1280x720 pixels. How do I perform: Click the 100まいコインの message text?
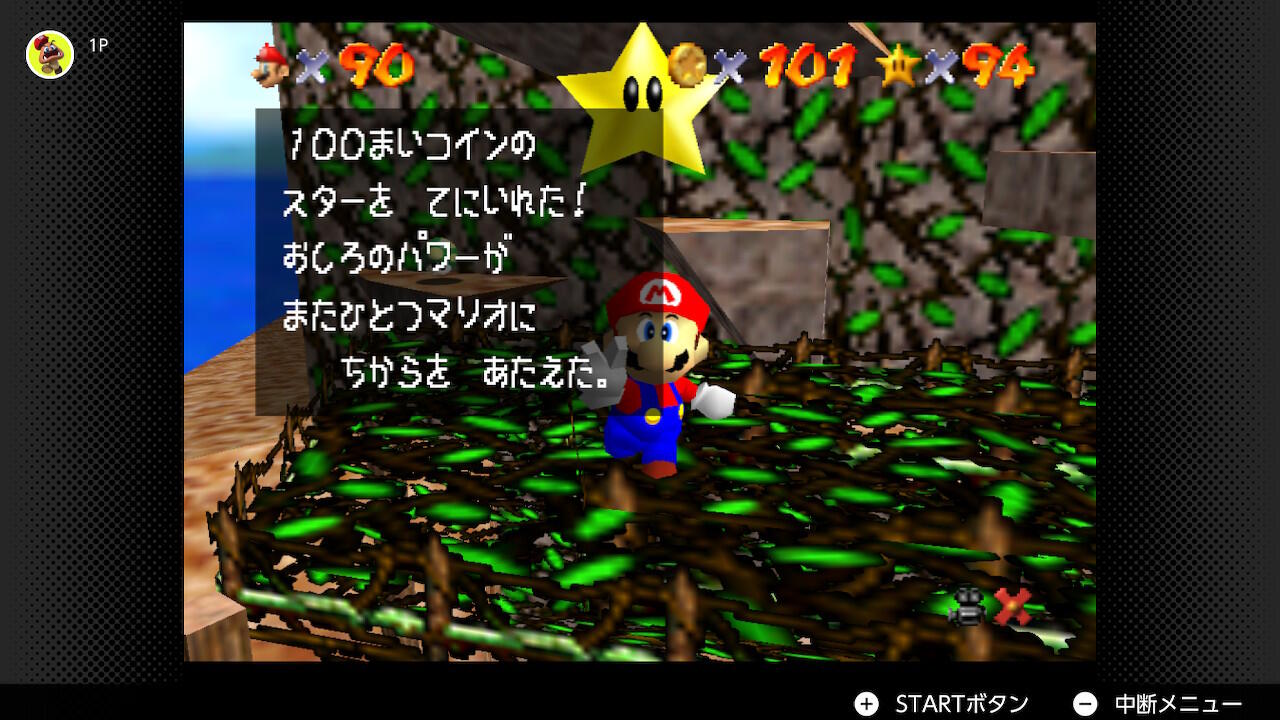click(411, 144)
